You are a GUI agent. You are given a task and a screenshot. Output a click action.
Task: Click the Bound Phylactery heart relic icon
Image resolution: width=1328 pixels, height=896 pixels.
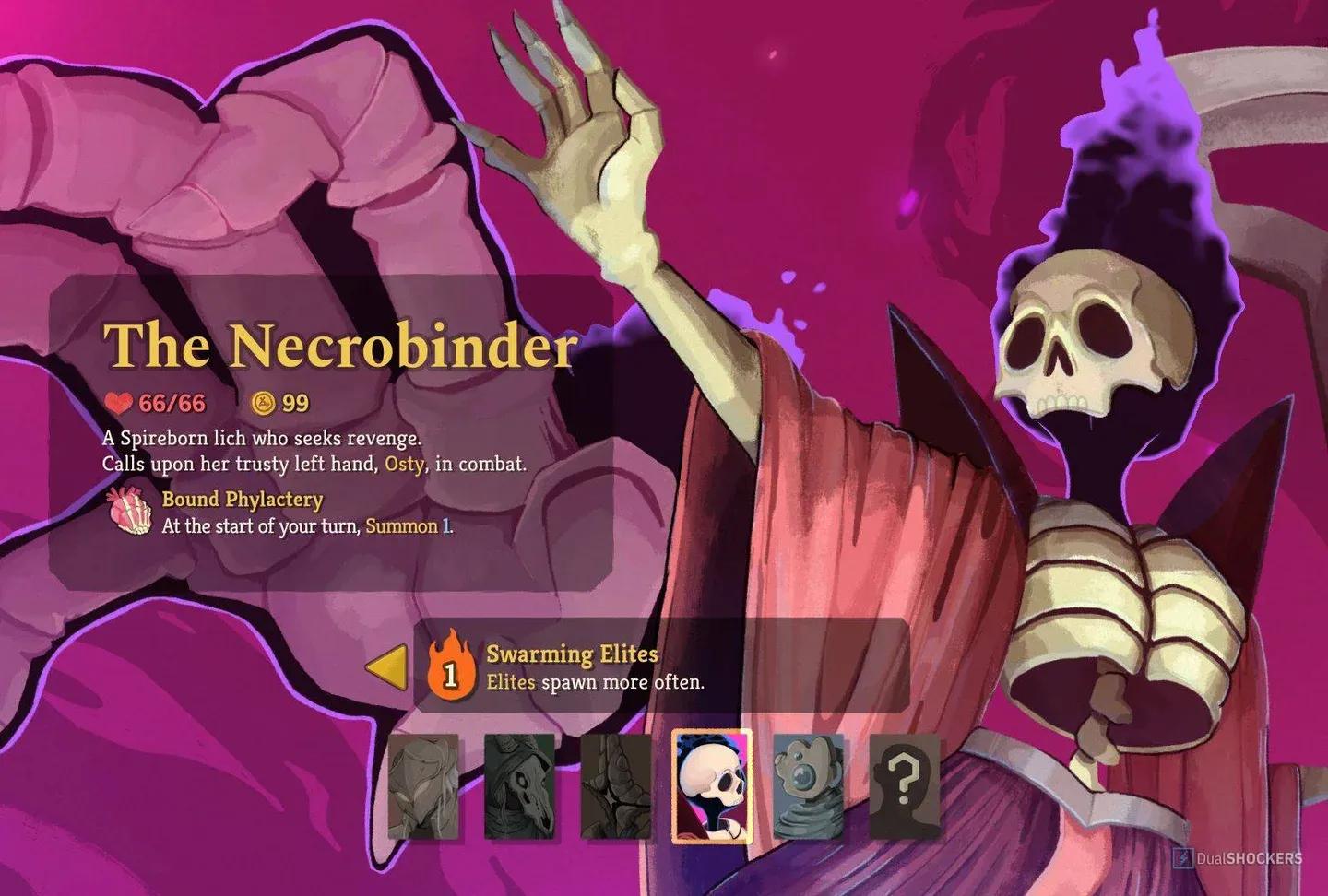point(130,513)
